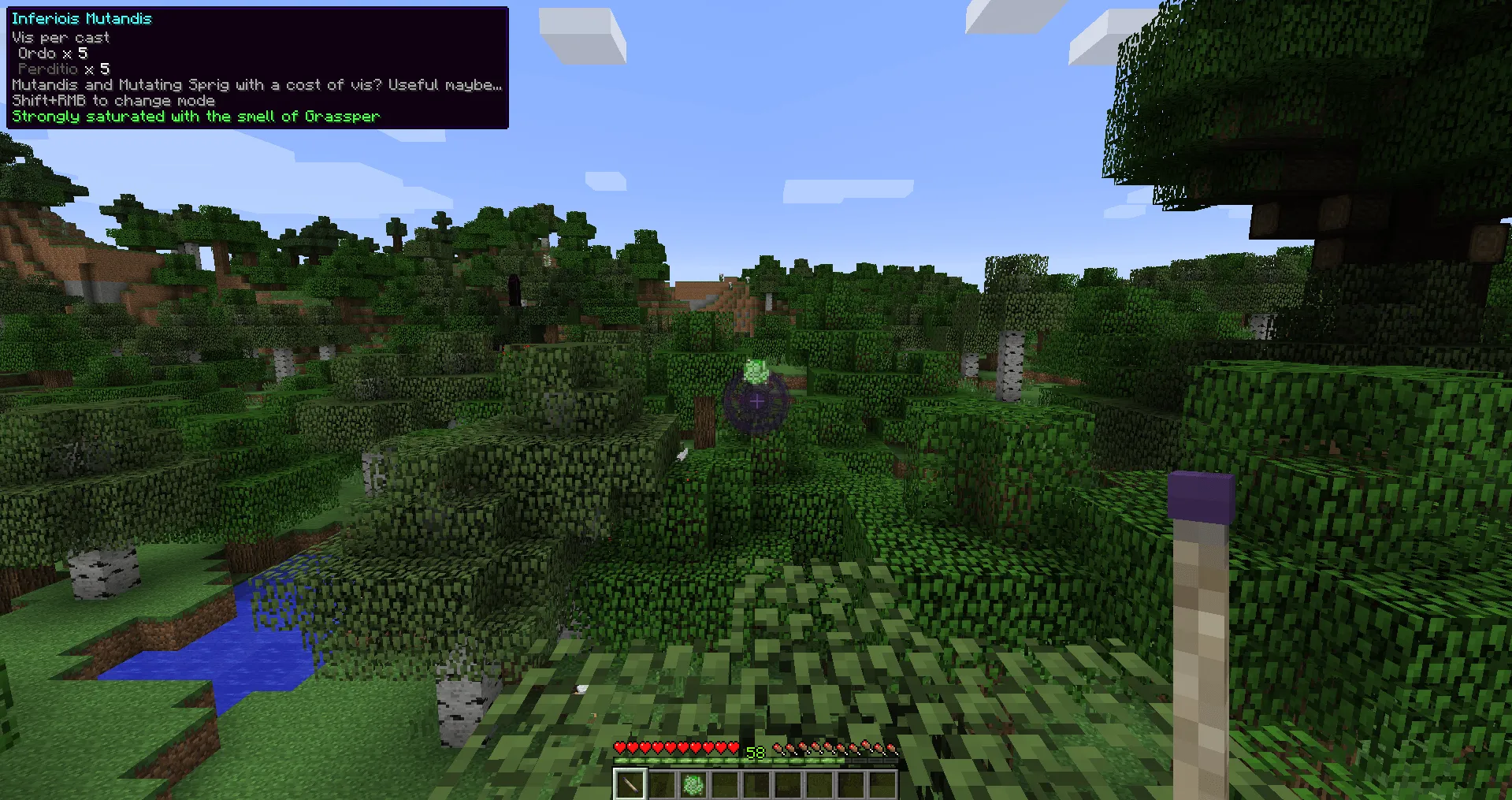Click the Ordo x 5 vis cost line
Image resolution: width=1512 pixels, height=800 pixels.
pyautogui.click(x=52, y=53)
